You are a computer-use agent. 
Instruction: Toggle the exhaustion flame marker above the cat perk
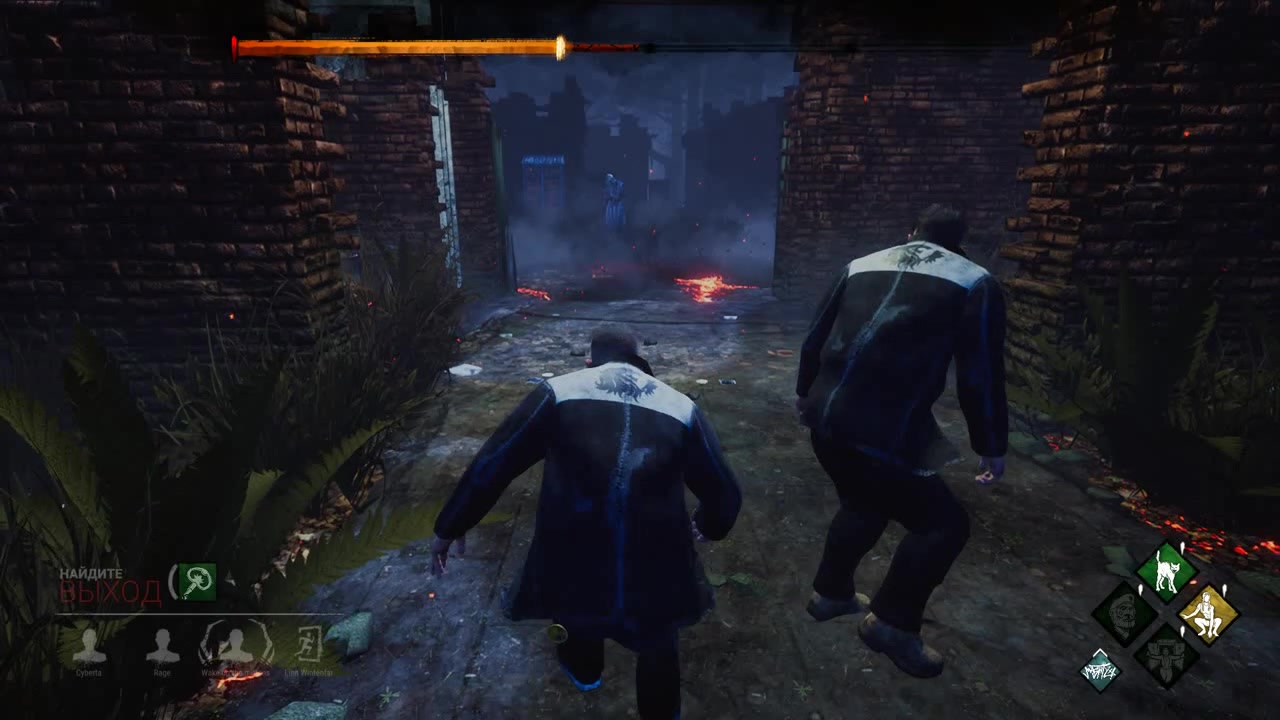pos(1181,549)
